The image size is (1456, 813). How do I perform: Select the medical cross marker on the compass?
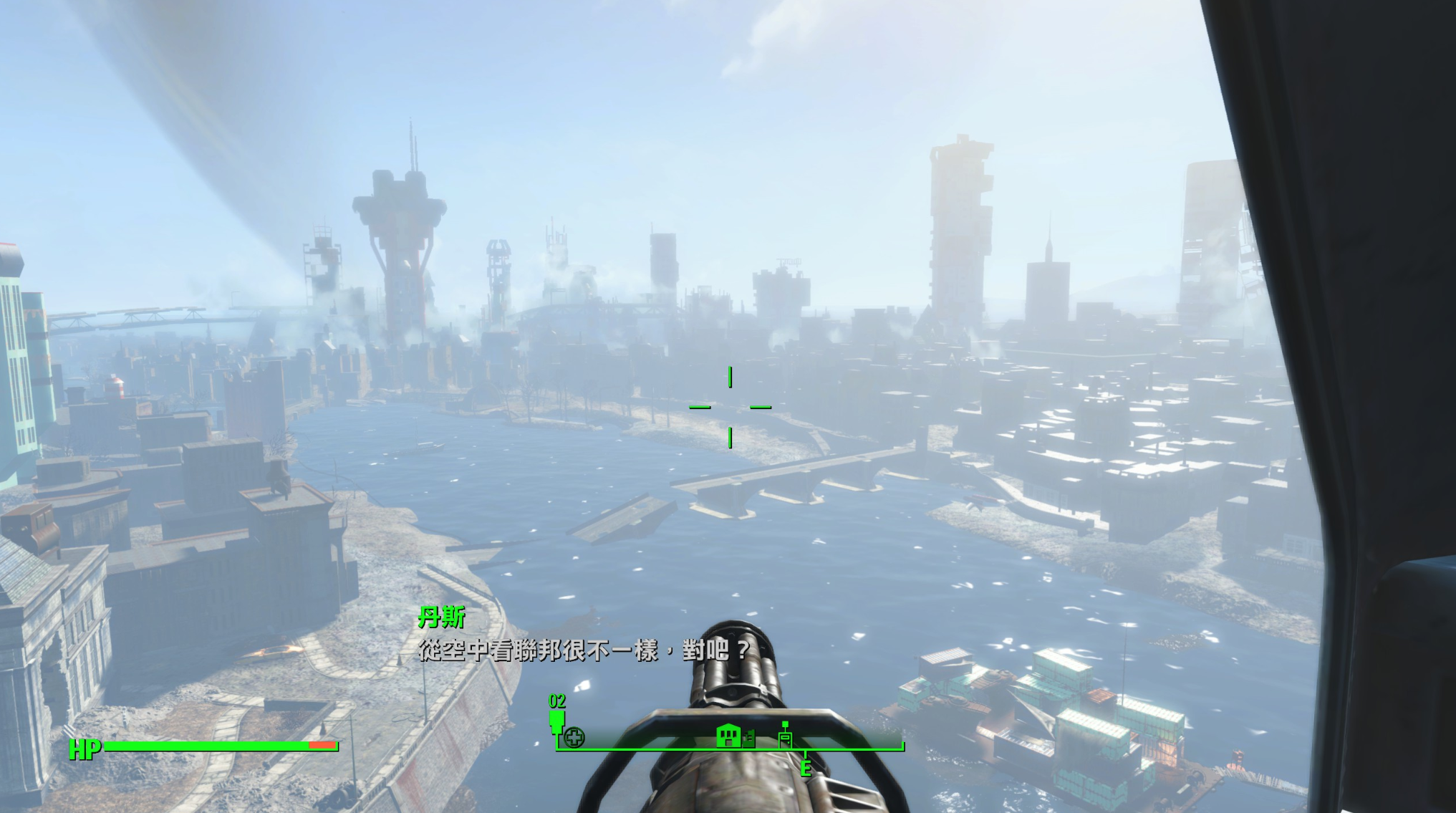tap(574, 737)
